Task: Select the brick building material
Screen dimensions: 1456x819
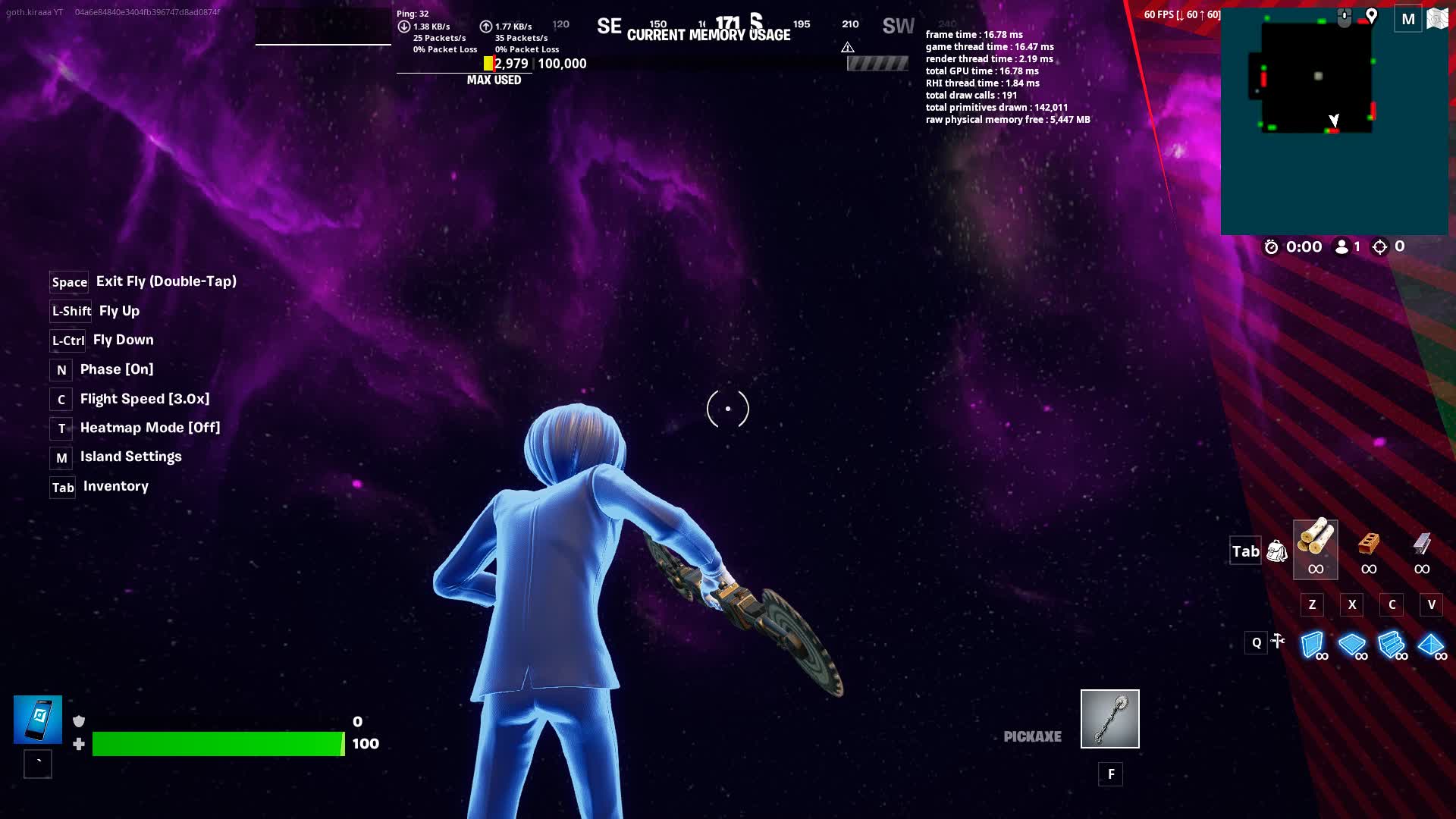Action: point(1368,549)
